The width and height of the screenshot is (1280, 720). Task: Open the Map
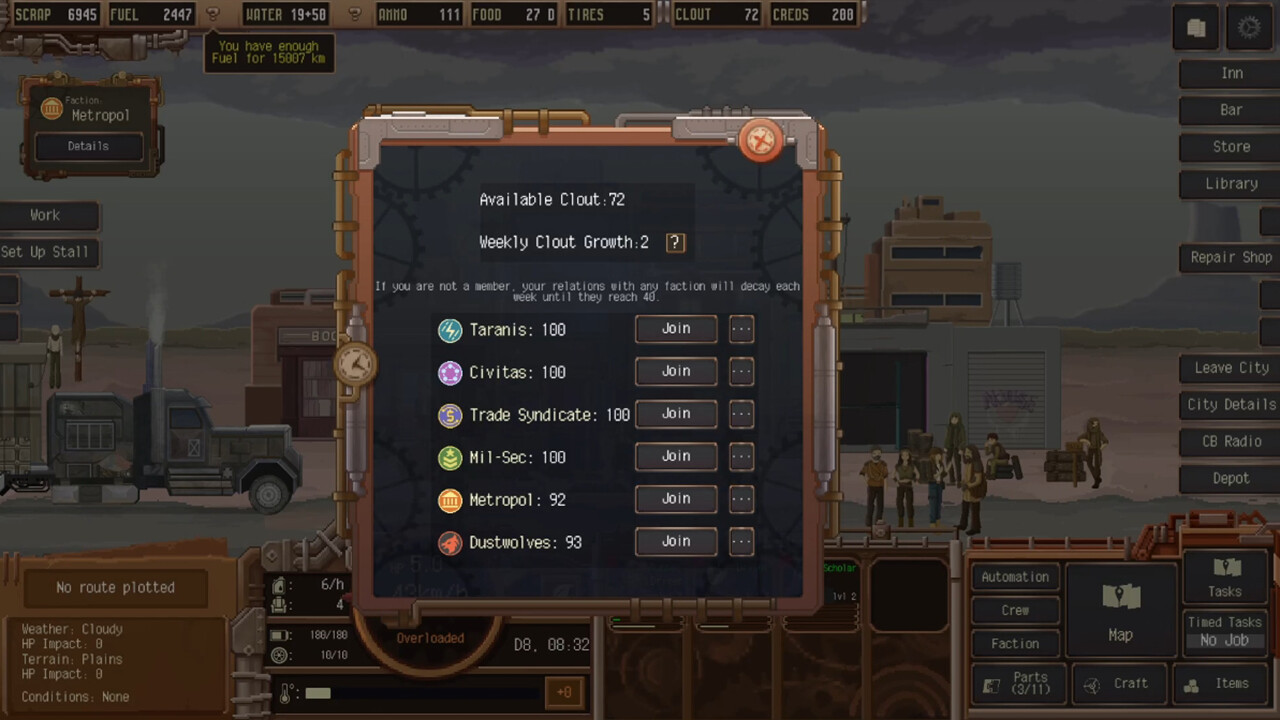tap(1120, 612)
